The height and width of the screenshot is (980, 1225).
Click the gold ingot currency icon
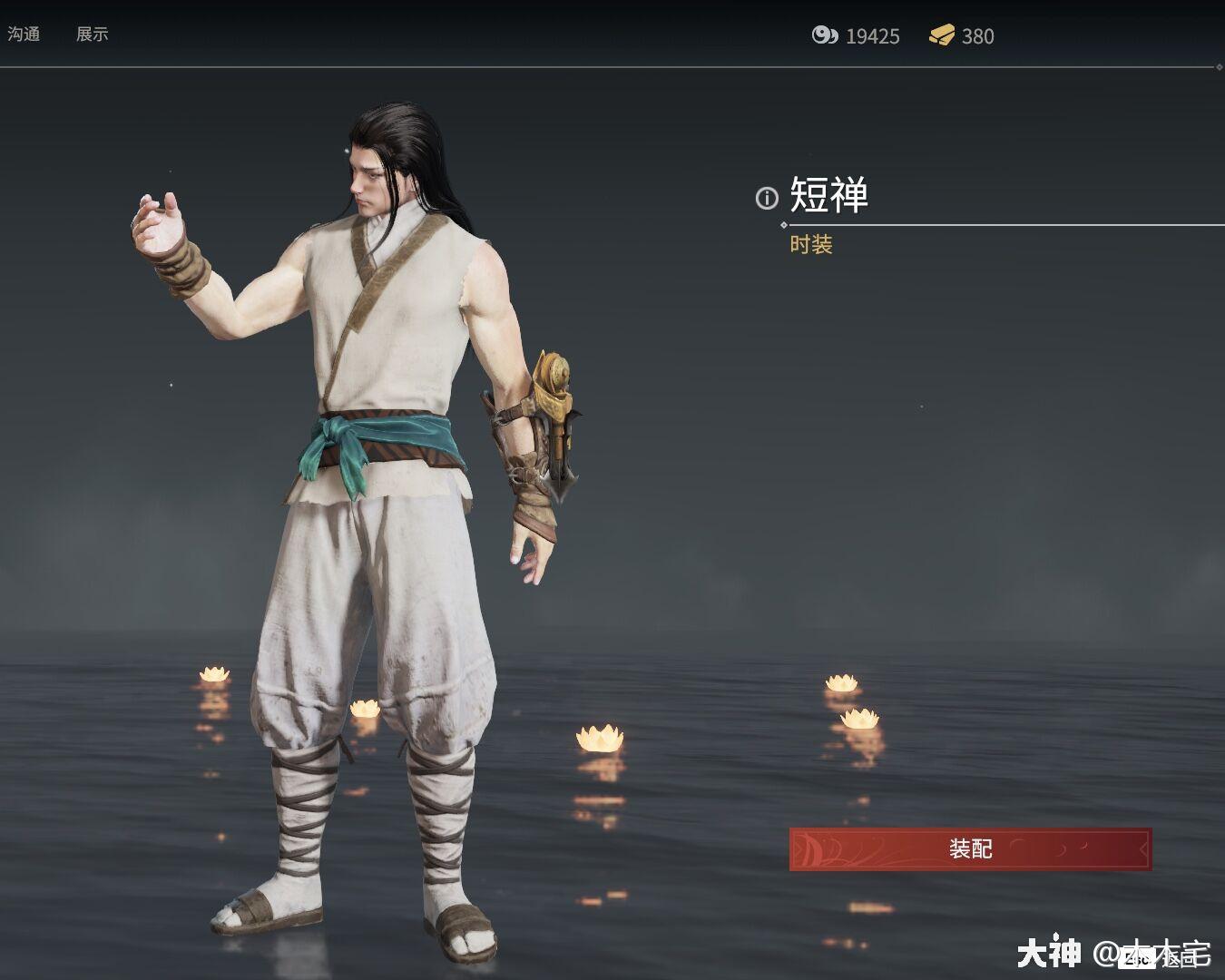(944, 36)
